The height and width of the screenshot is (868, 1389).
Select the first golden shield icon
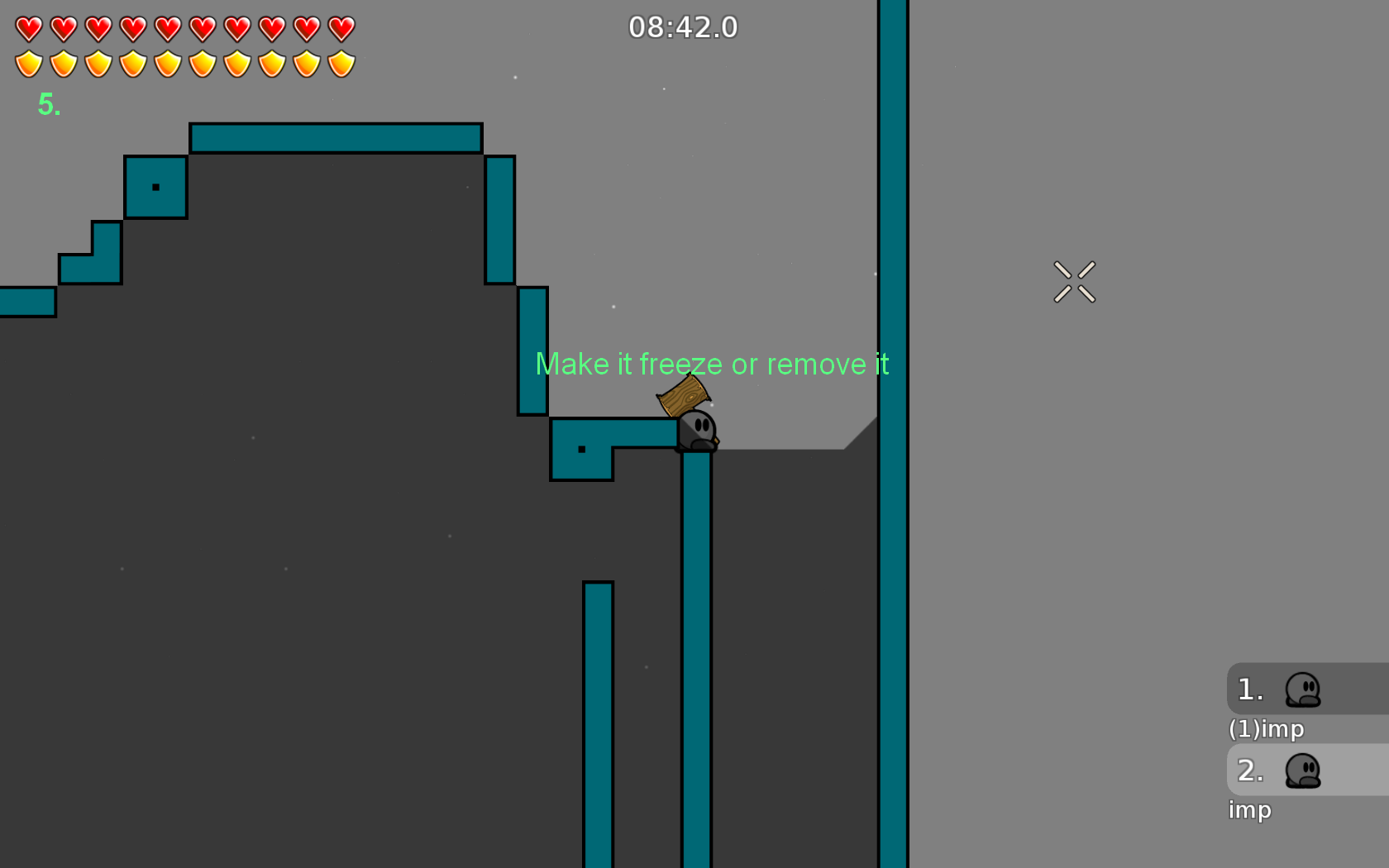[x=27, y=62]
